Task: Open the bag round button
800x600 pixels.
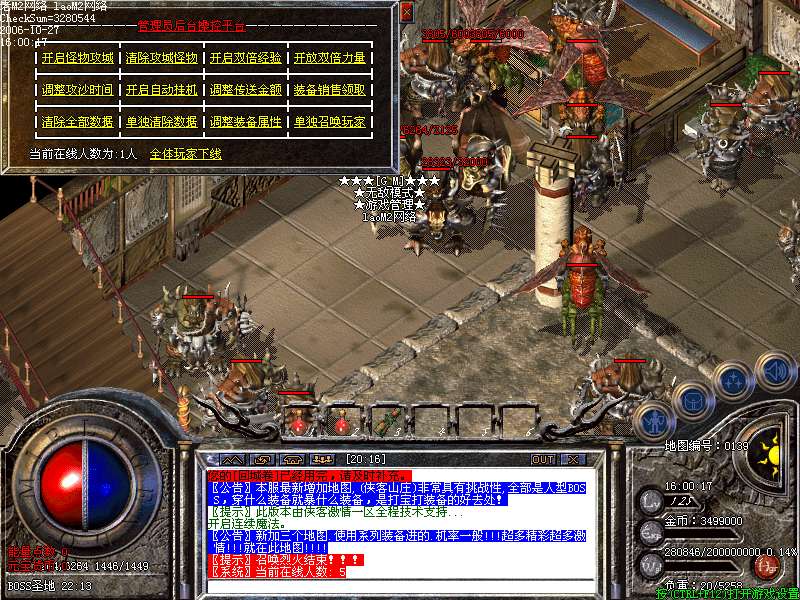Action: (x=692, y=399)
